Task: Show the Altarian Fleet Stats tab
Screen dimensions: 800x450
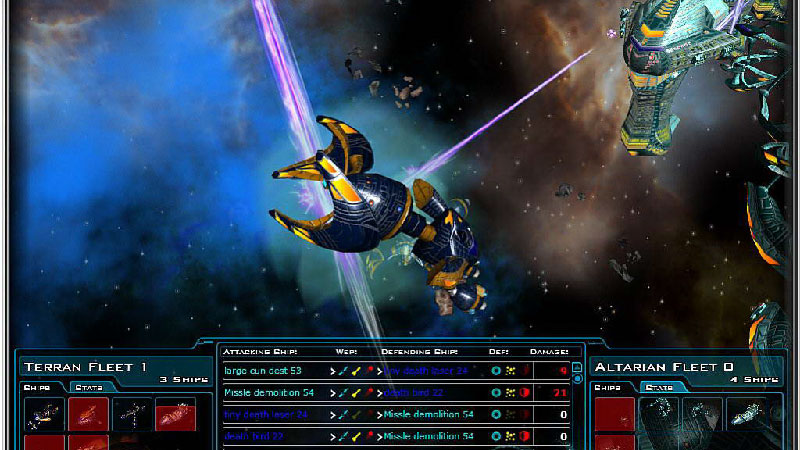Action: pos(658,387)
